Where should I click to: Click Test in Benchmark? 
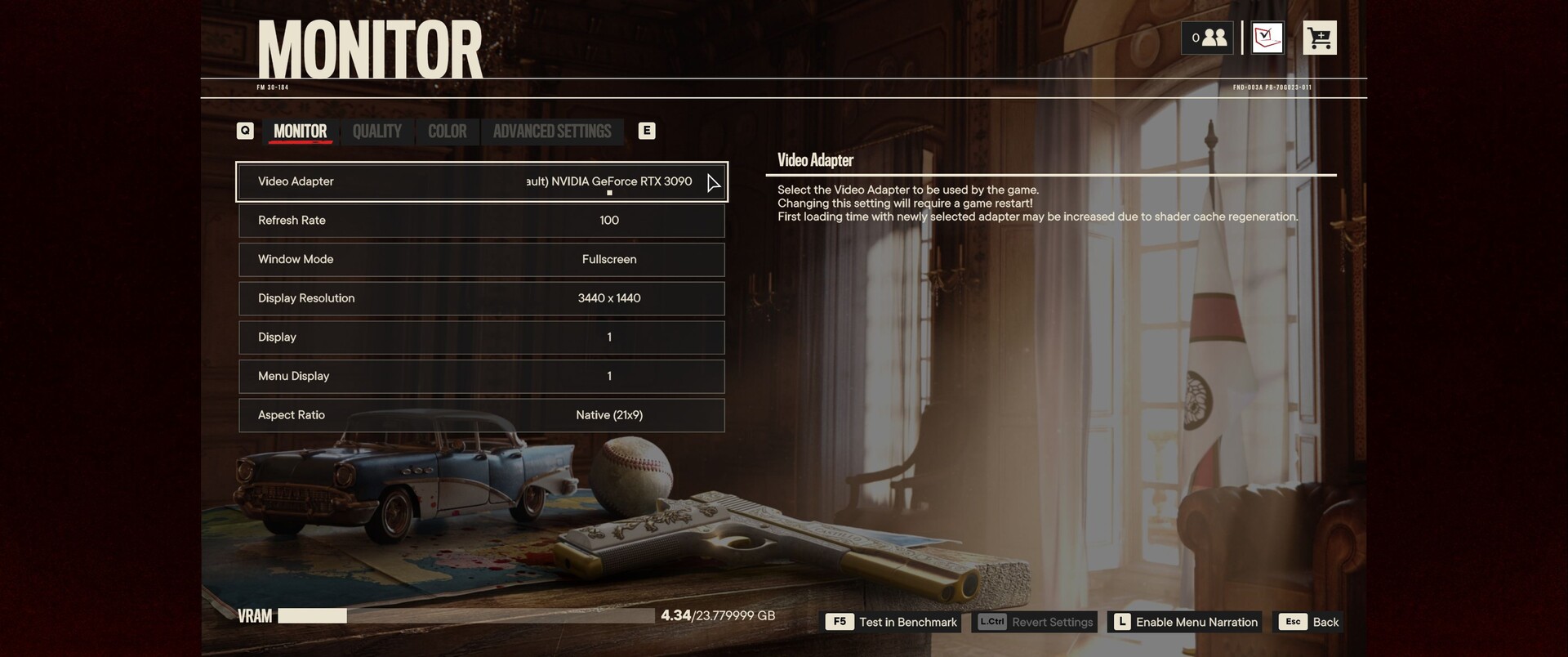[893, 622]
